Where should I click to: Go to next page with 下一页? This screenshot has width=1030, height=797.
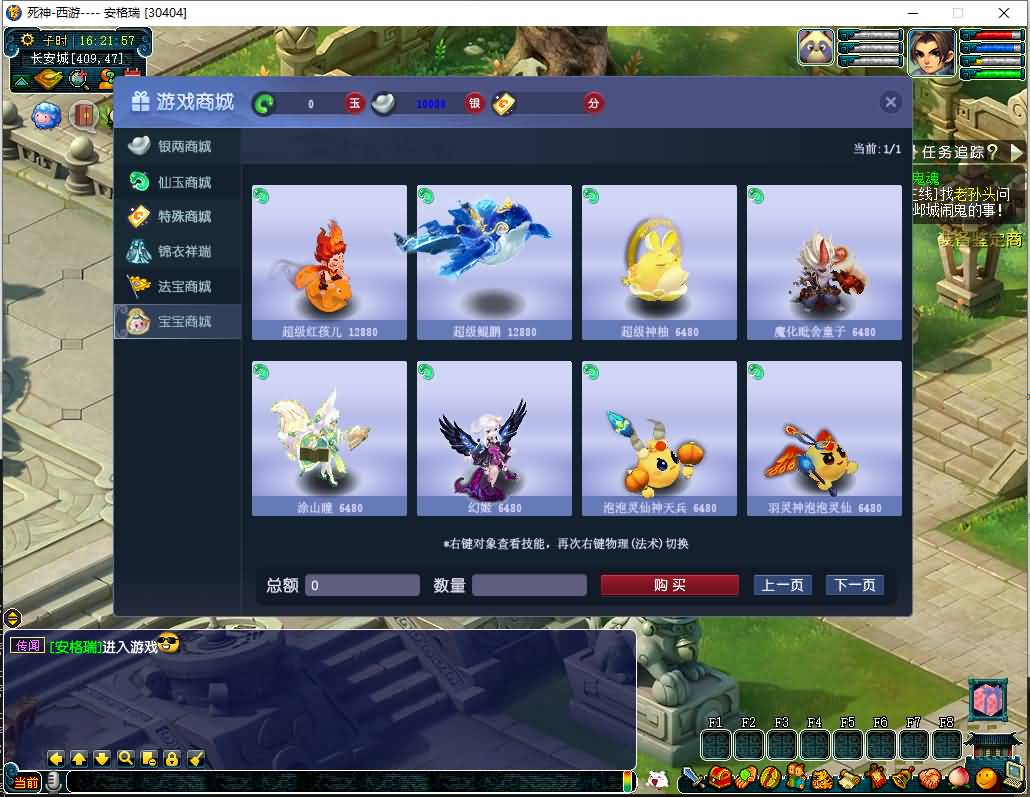[x=855, y=585]
